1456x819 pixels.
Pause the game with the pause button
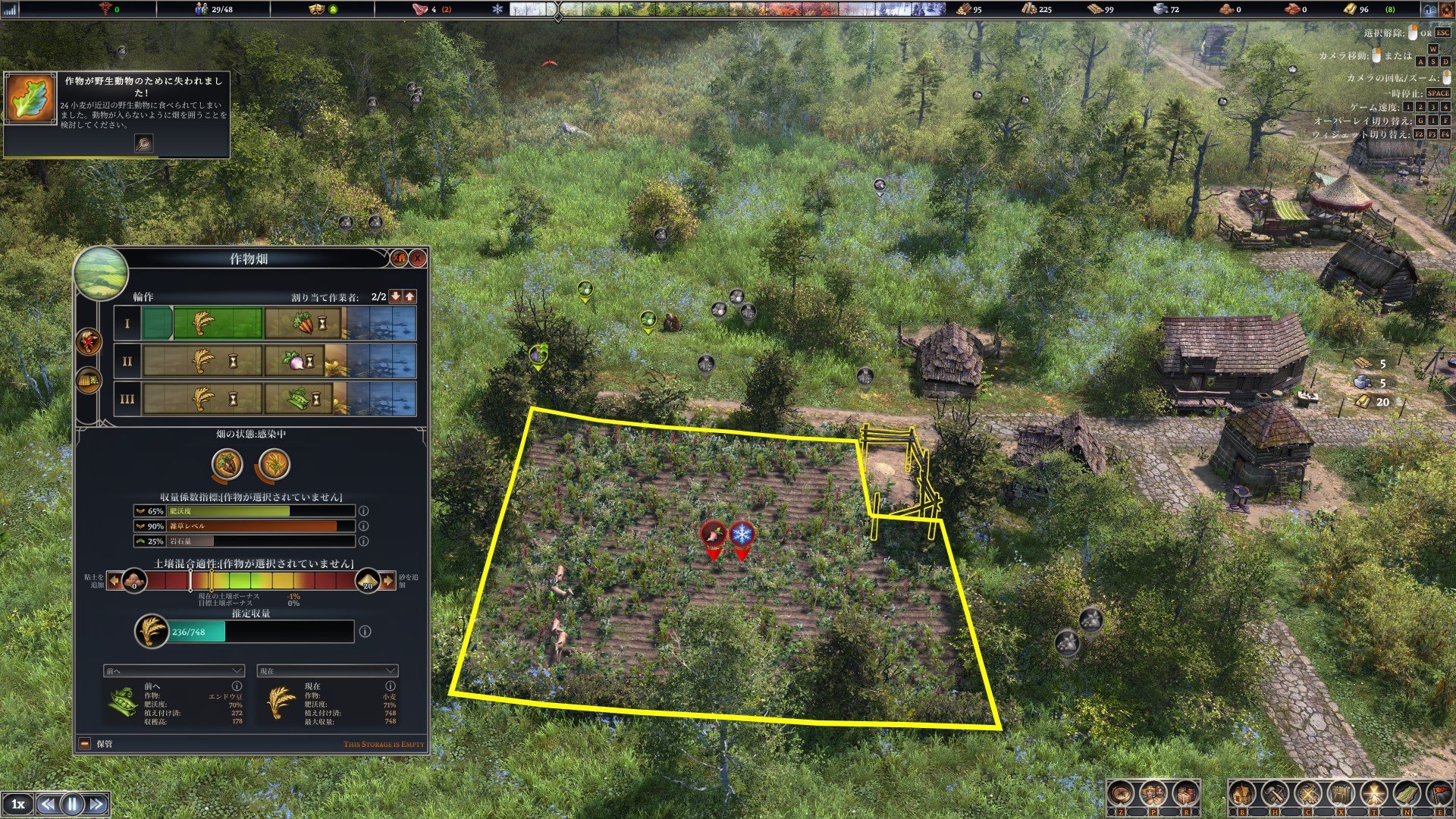click(x=72, y=804)
